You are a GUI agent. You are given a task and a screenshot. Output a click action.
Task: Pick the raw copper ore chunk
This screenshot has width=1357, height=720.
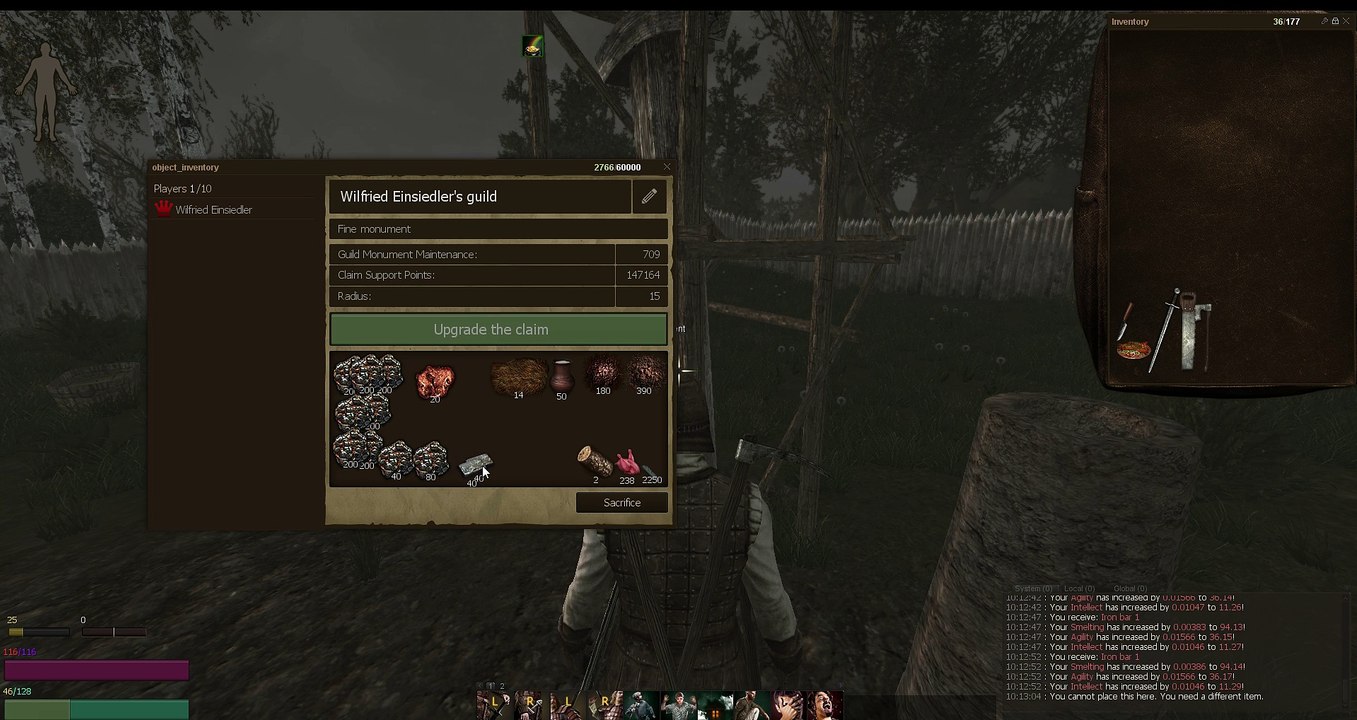434,380
